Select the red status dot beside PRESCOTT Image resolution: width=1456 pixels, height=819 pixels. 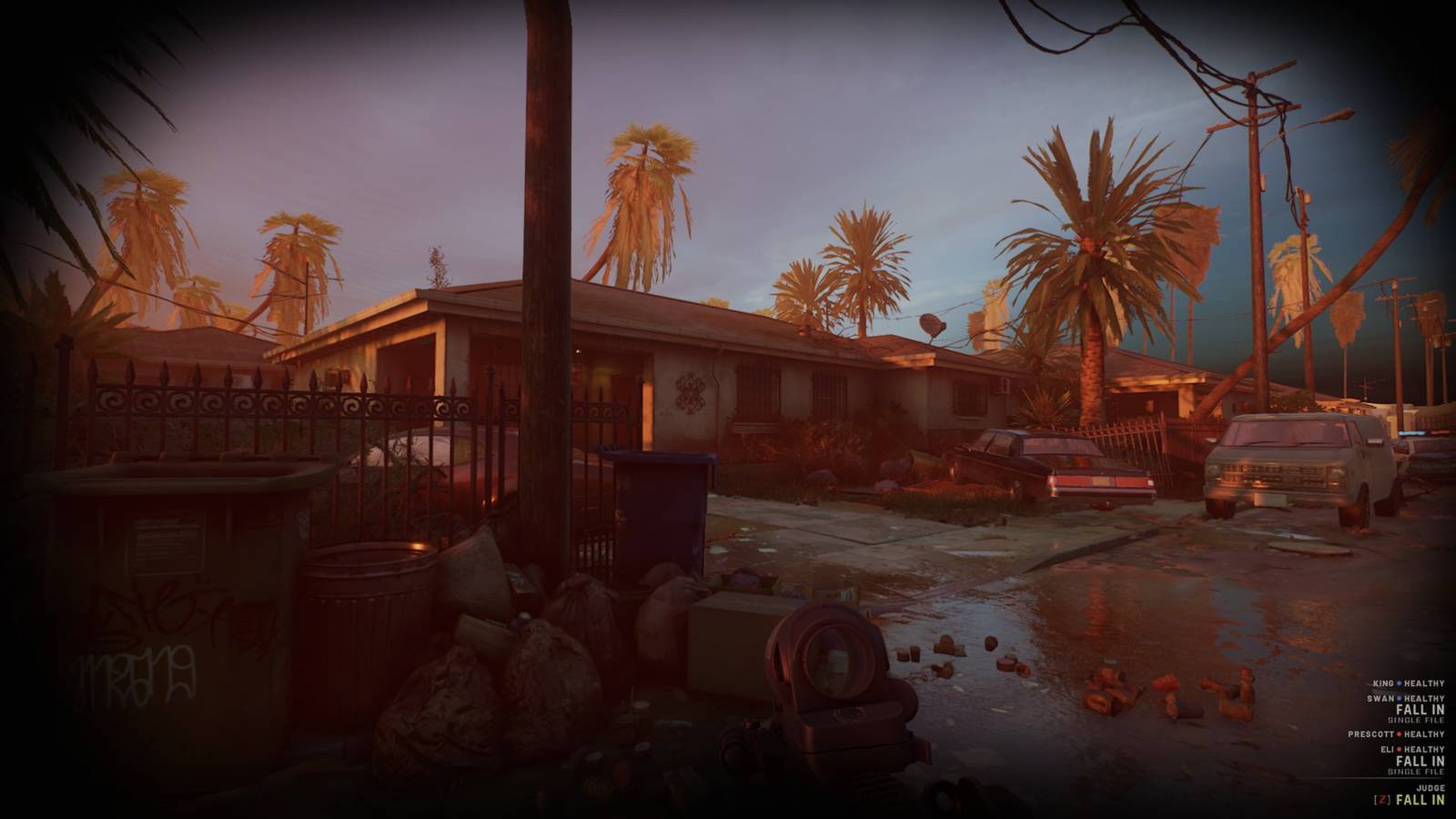pos(1399,734)
